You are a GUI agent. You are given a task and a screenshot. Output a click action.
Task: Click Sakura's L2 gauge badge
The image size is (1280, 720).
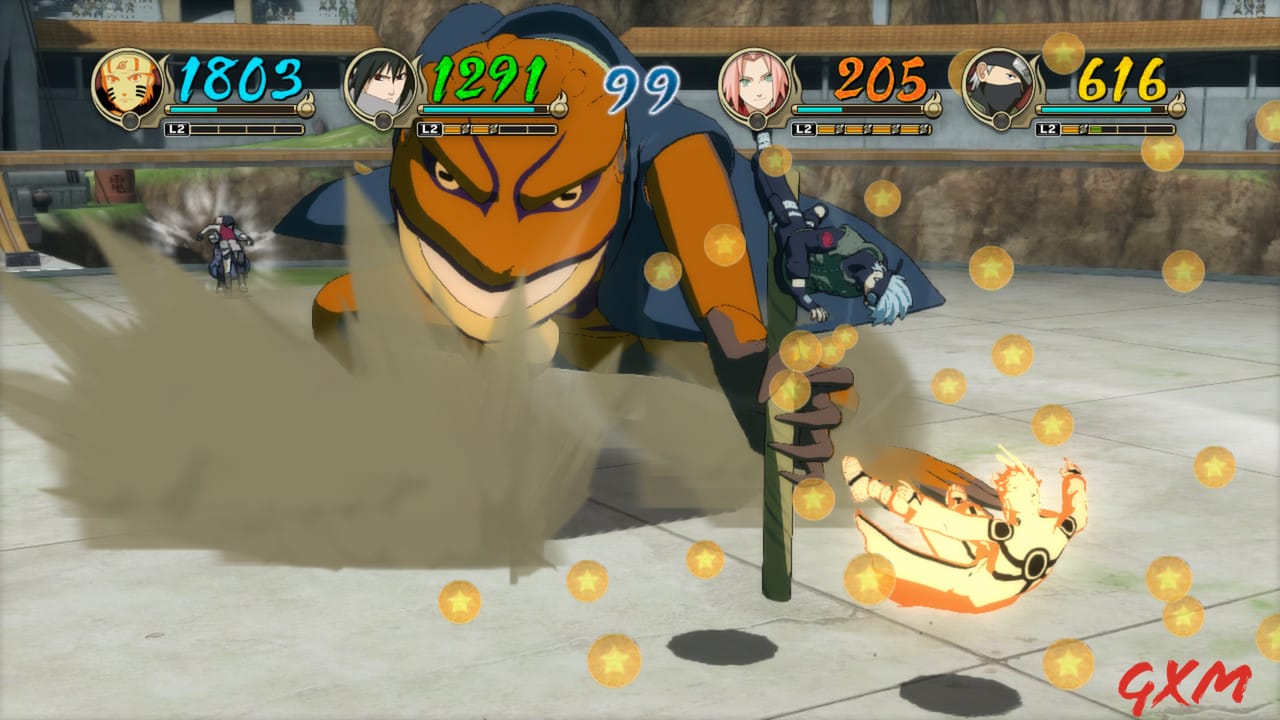(x=805, y=128)
